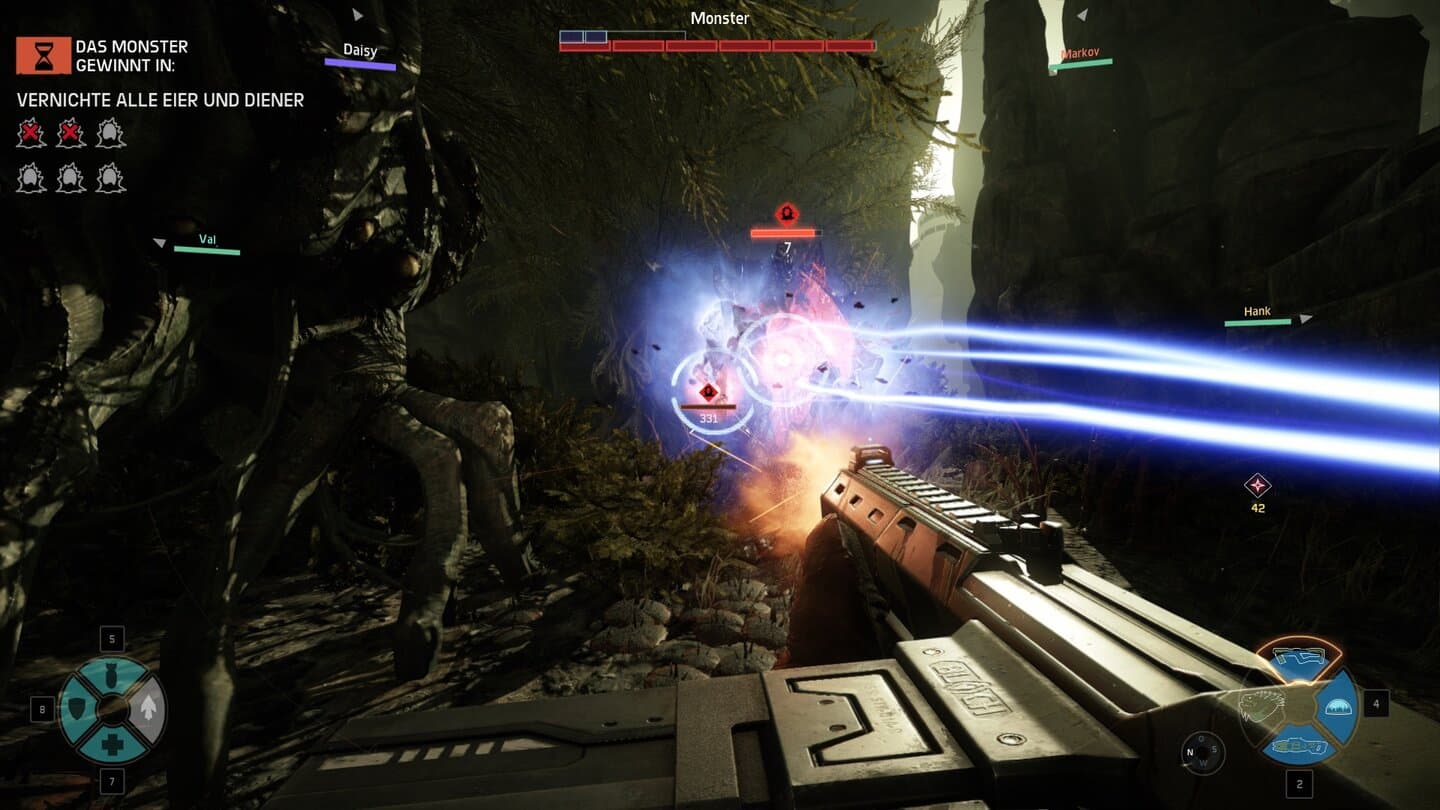Select the healing ability marked 7
This screenshot has height=810, width=1440.
pyautogui.click(x=113, y=741)
